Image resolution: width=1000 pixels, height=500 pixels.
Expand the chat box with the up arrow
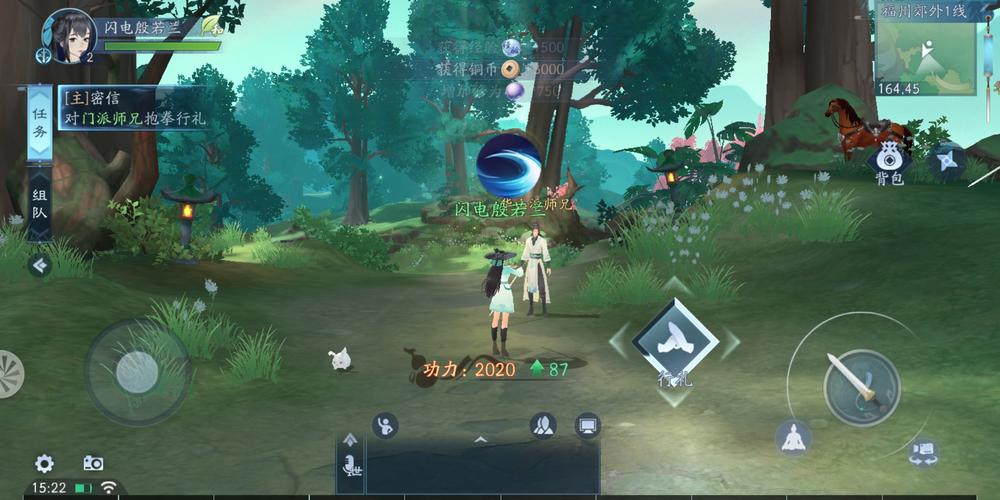point(480,439)
